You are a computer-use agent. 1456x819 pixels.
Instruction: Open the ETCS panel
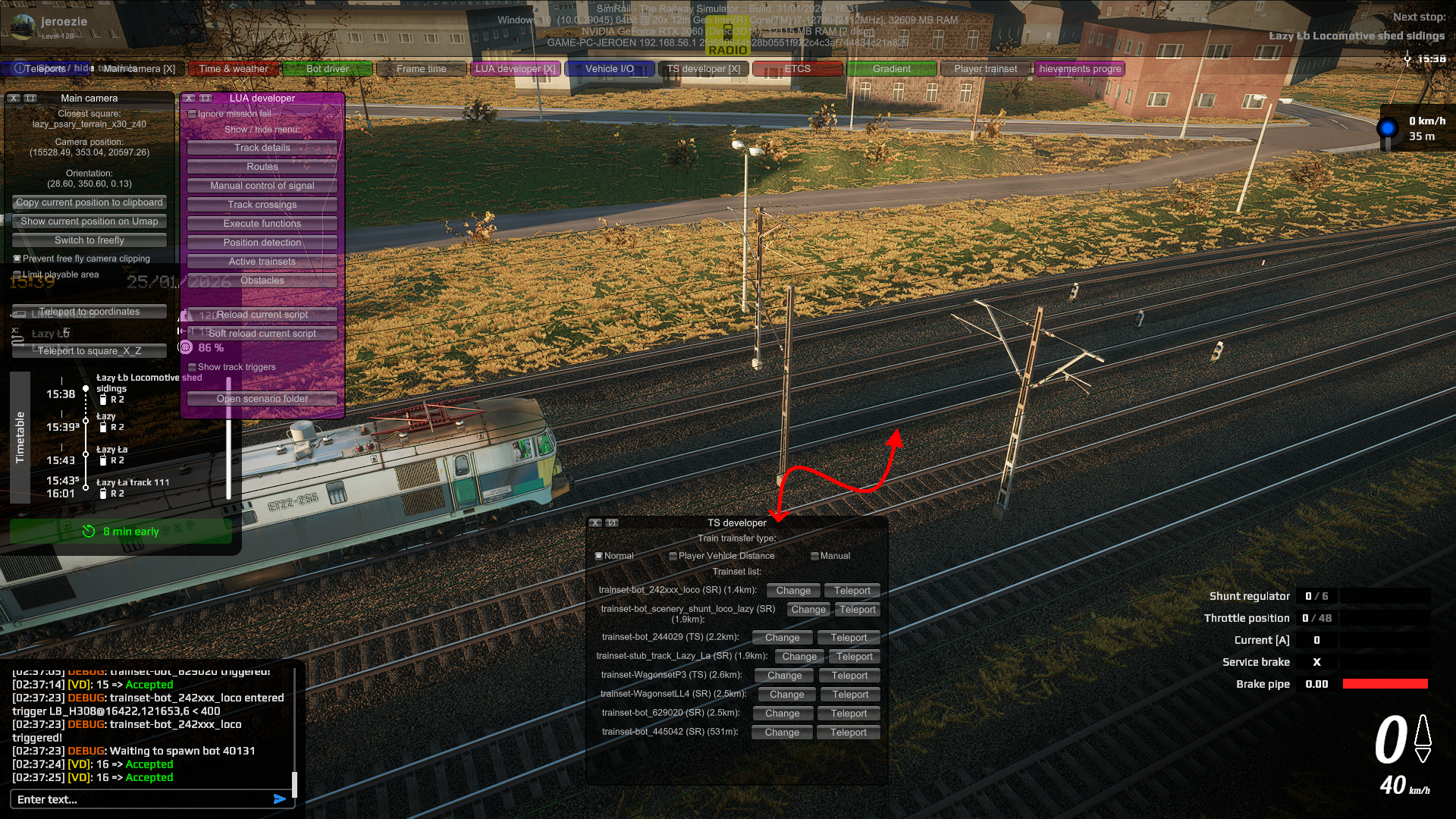click(x=797, y=69)
